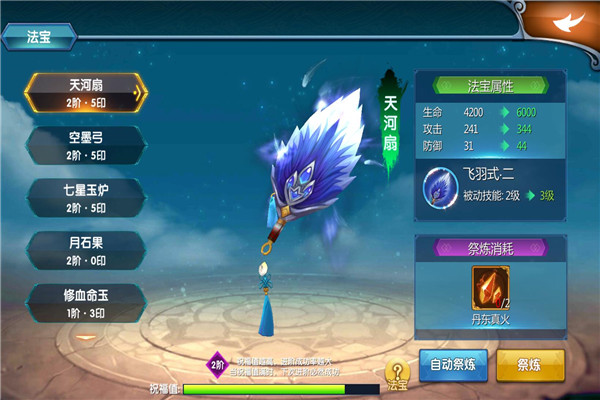Go back with the bird arrow button
The image size is (600, 400).
[x=566, y=22]
